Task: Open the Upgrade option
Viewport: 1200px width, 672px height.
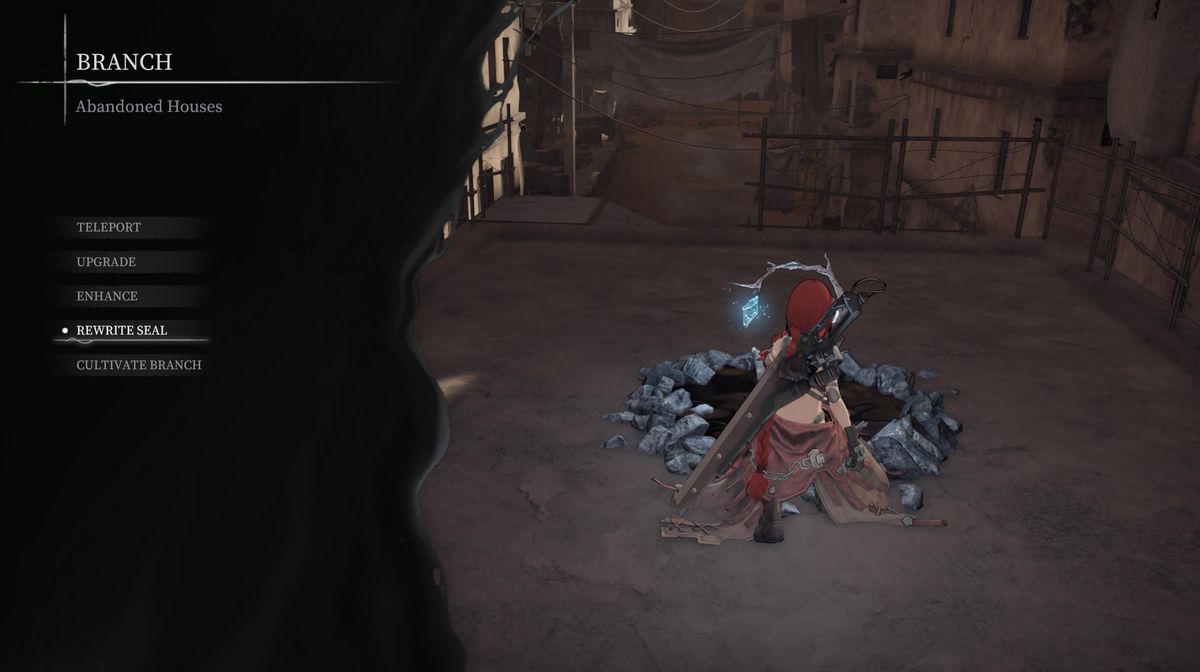Action: tap(106, 262)
